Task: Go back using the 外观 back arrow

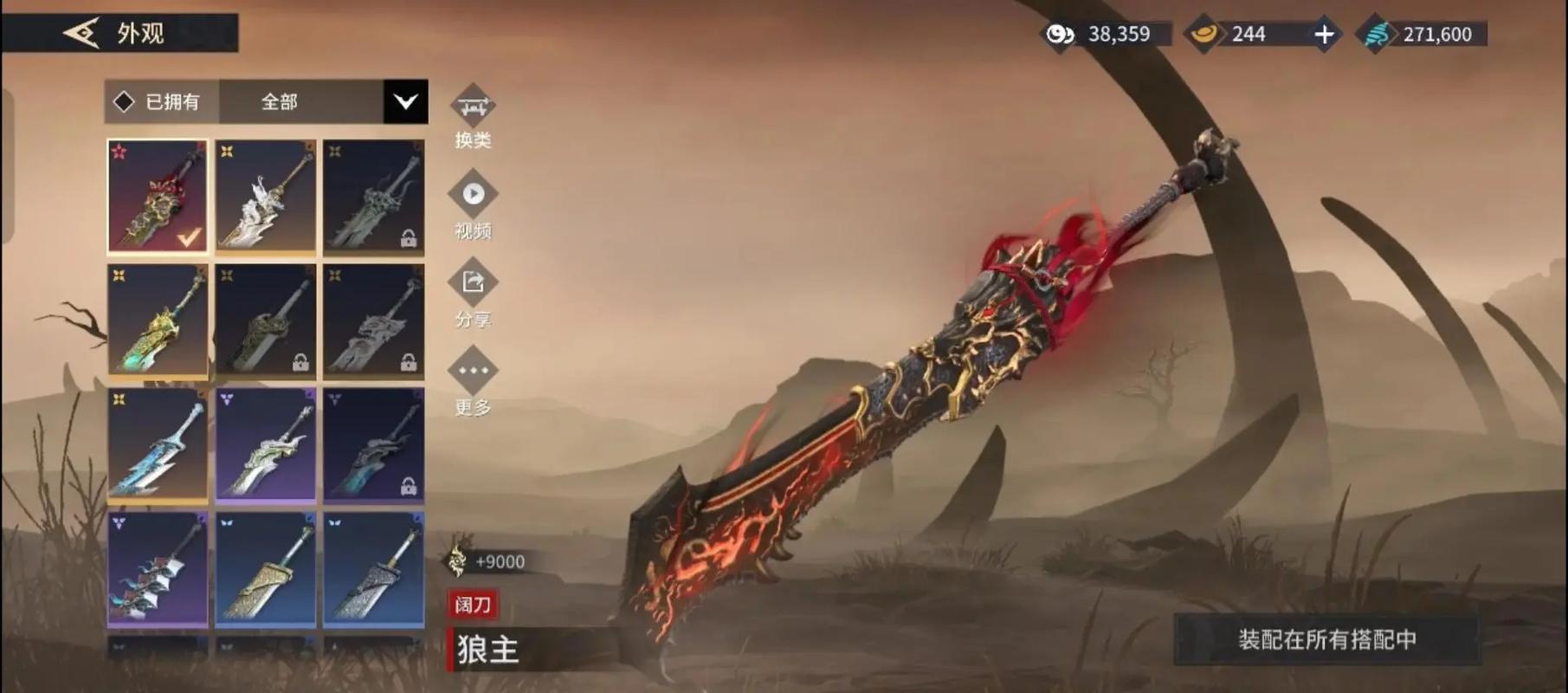Action: [x=82, y=34]
